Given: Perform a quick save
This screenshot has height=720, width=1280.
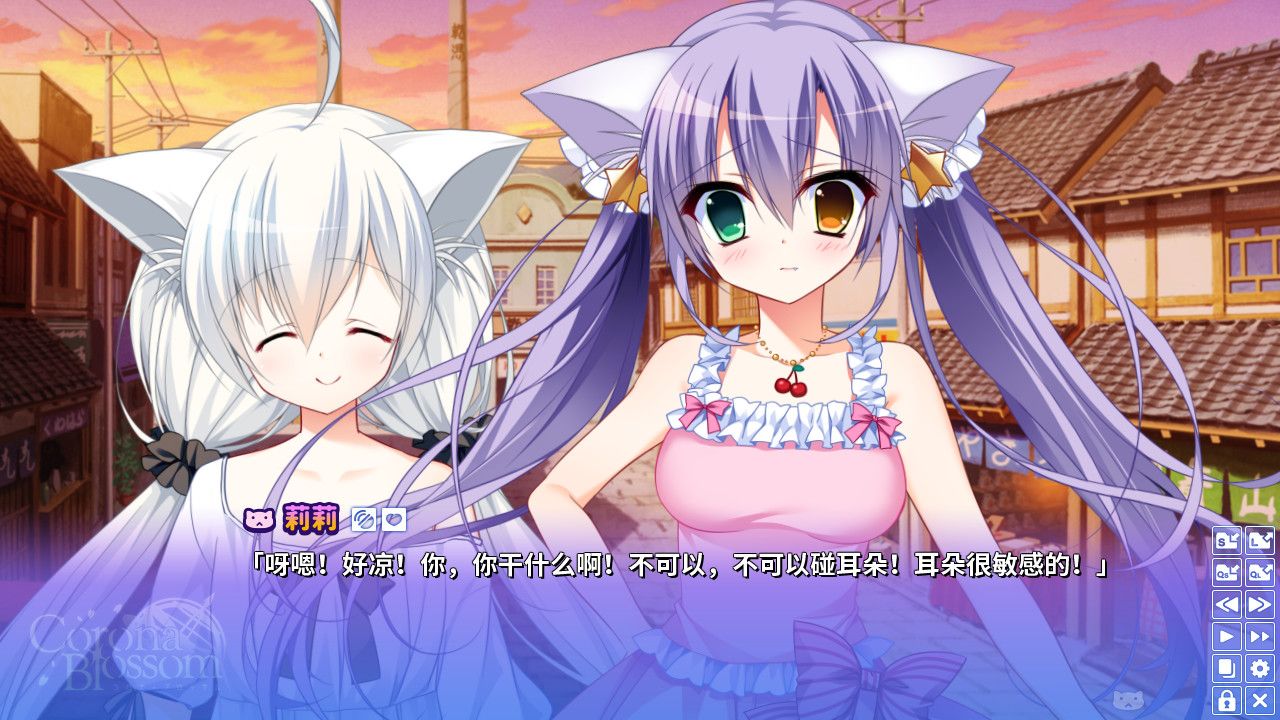Looking at the screenshot, I should pos(1226,573).
